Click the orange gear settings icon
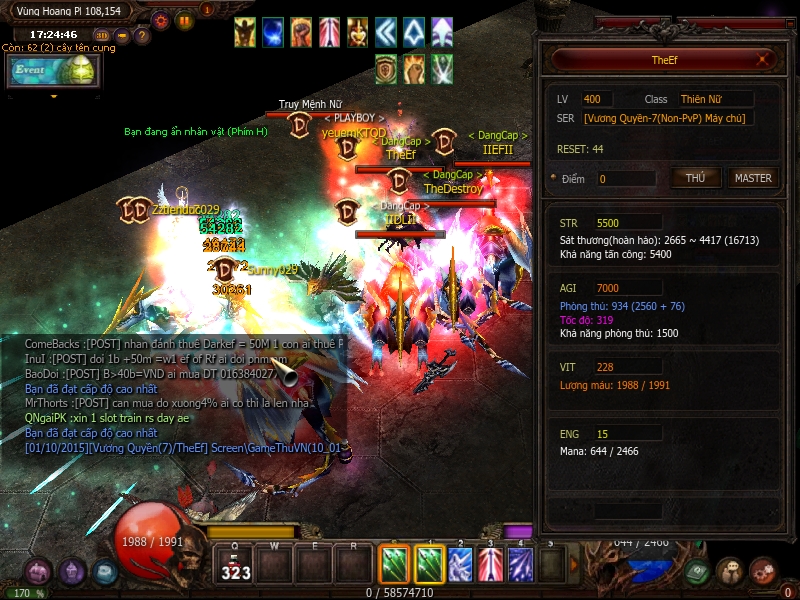Viewport: 800px width, 600px height. point(160,19)
